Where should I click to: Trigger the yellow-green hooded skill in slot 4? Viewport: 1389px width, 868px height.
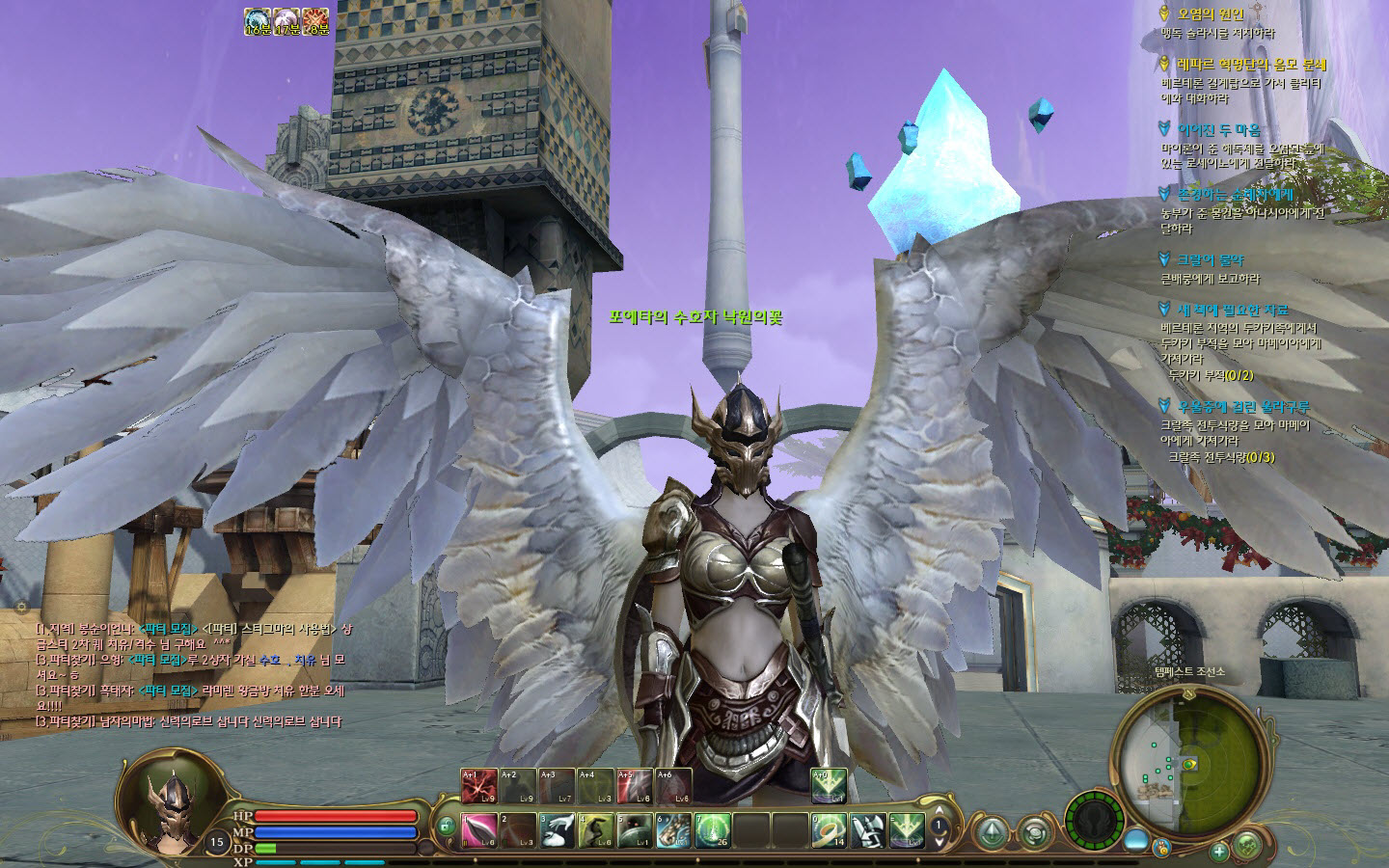(596, 830)
